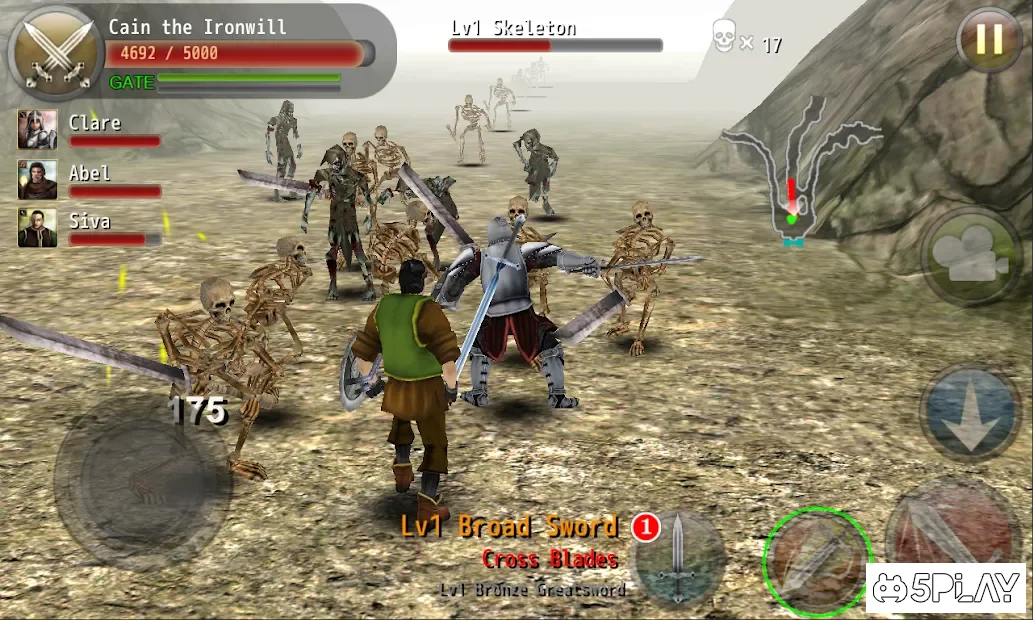This screenshot has height=620, width=1033.
Task: Choose Siva's portrait in the party list
Action: click(37, 228)
